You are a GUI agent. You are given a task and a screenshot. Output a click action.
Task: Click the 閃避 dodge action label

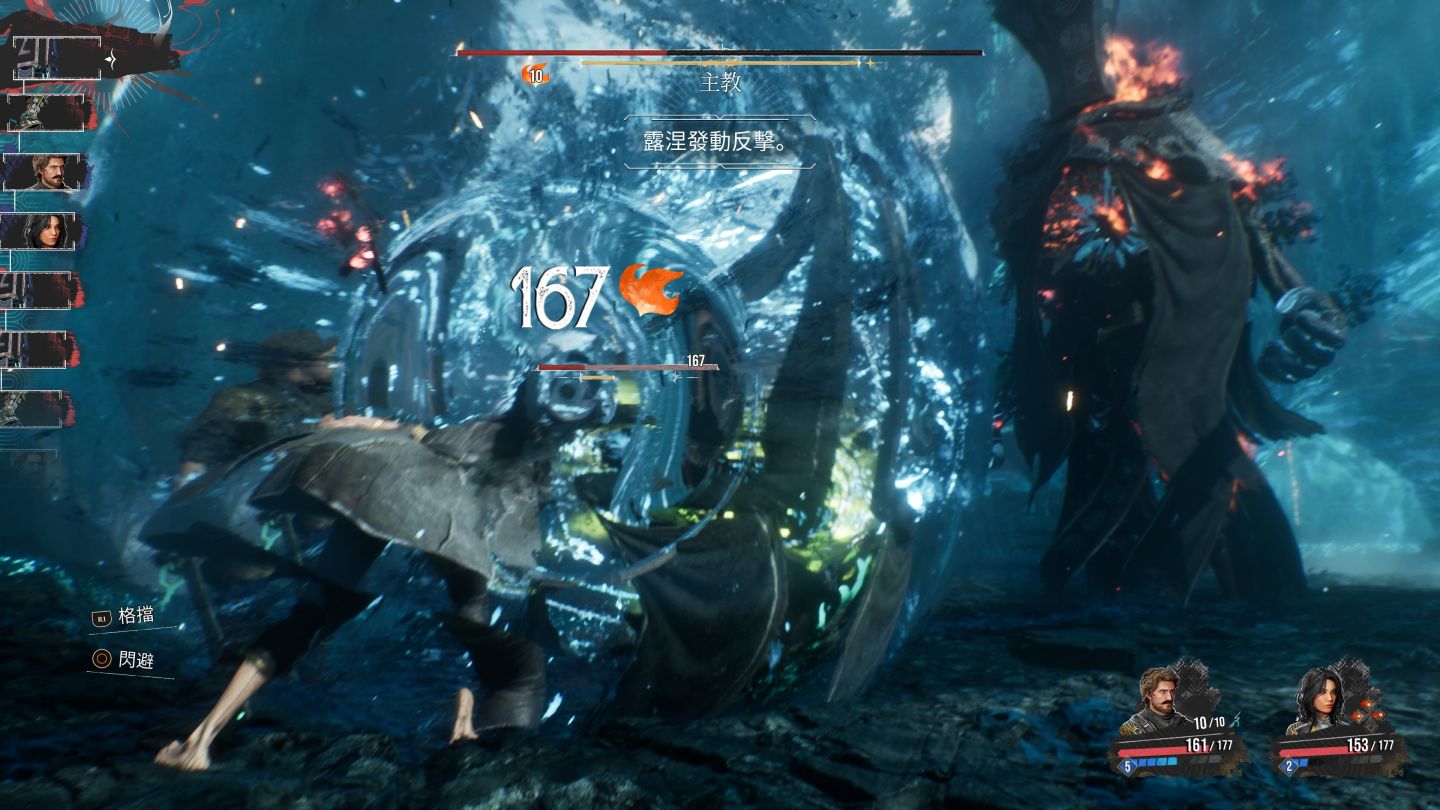coord(135,660)
